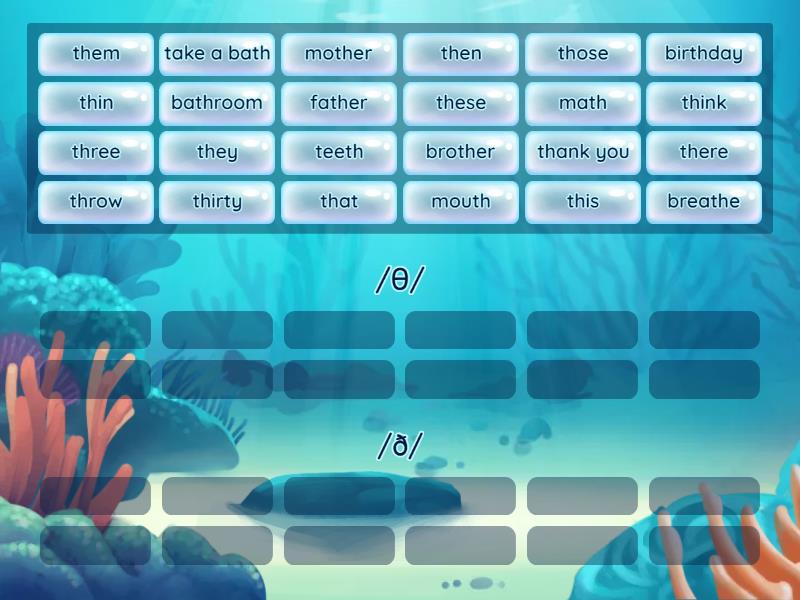
Task: Pick the 'these' word tile
Action: point(461,103)
